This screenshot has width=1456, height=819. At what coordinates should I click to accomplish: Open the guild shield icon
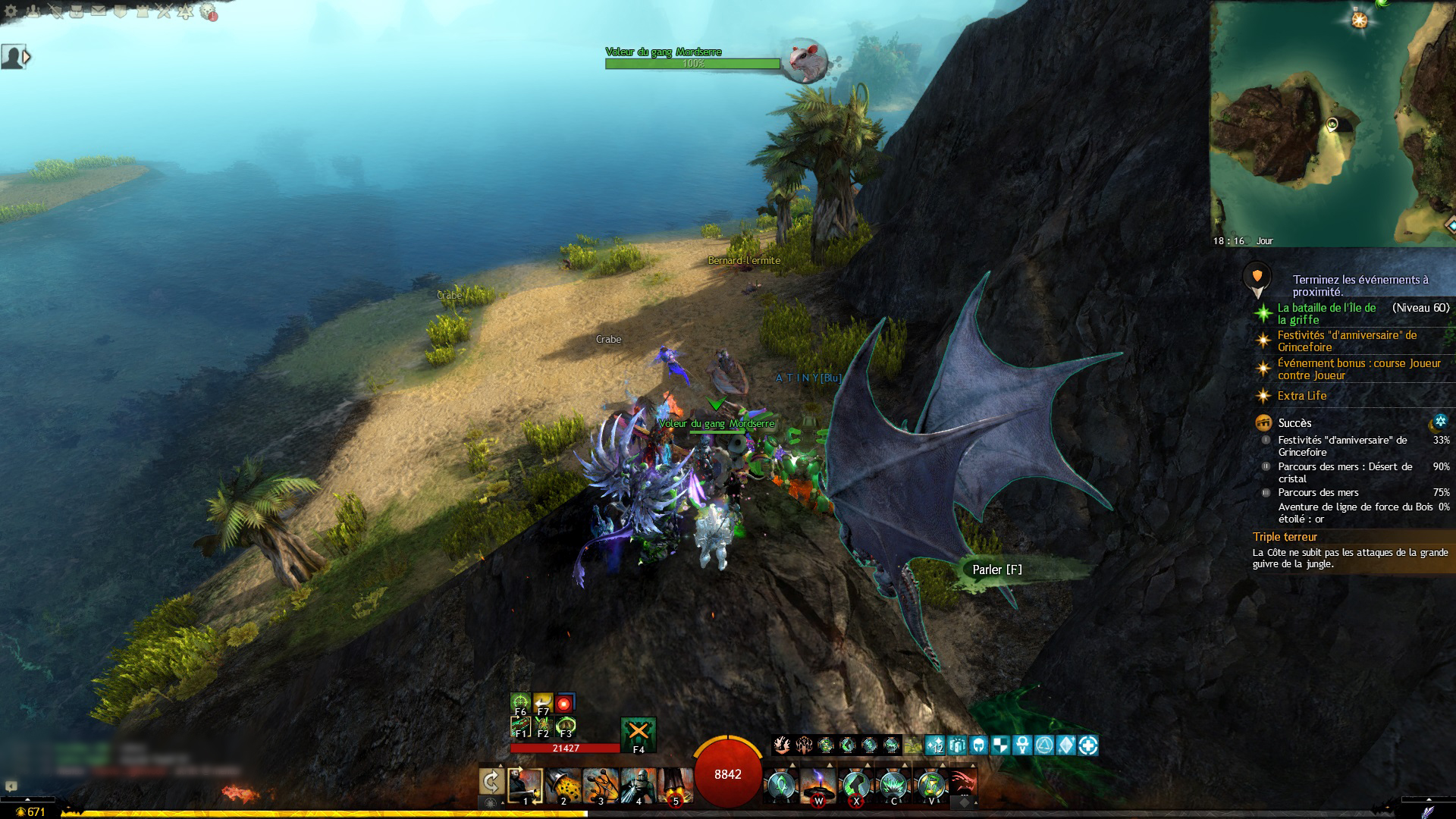click(x=121, y=11)
